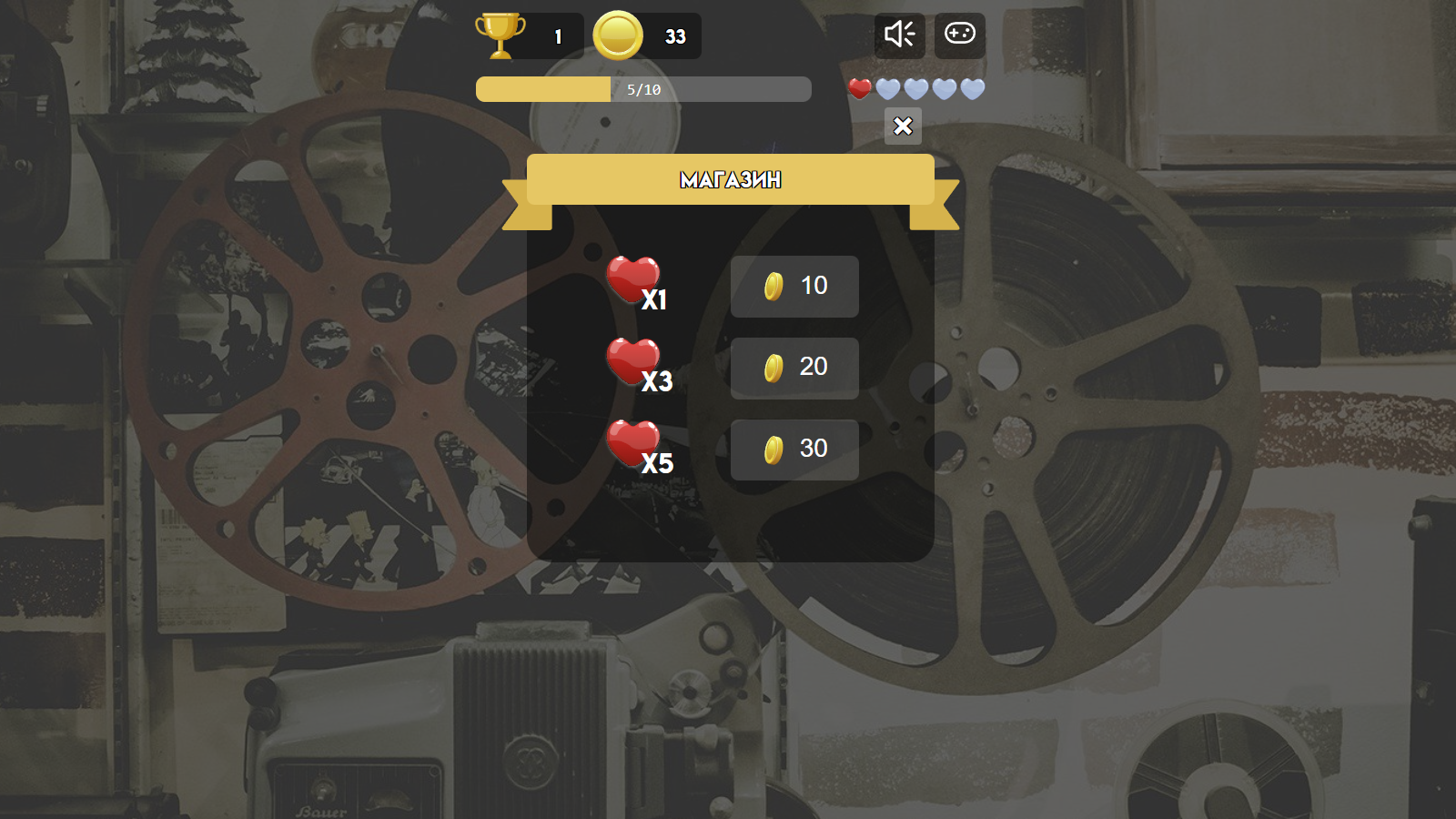
Task: Buy one heart for 10 coins
Action: (794, 287)
